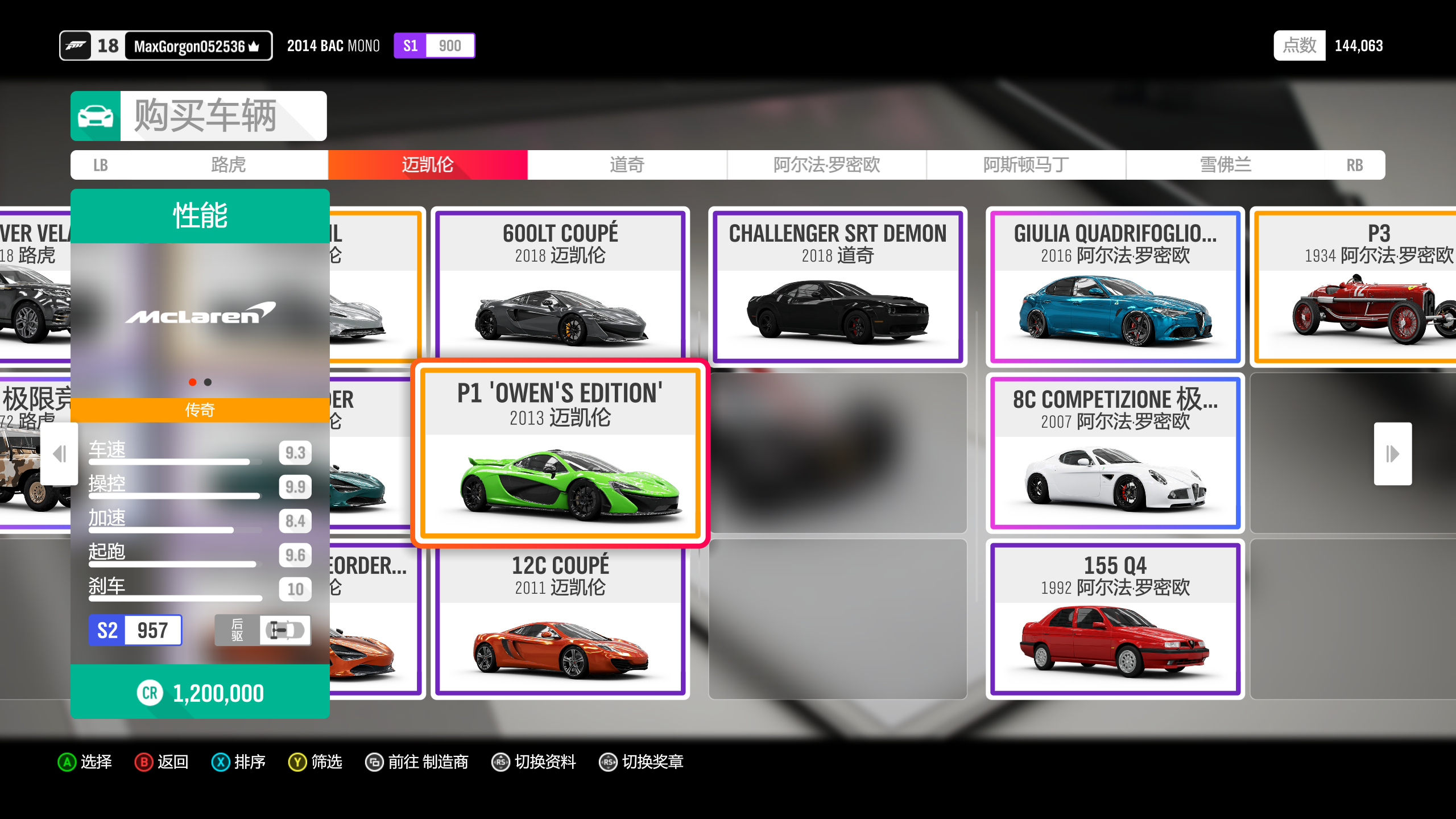The height and width of the screenshot is (819, 1456).
Task: Choose the 155 Q4 car tile
Action: pyautogui.click(x=1115, y=620)
